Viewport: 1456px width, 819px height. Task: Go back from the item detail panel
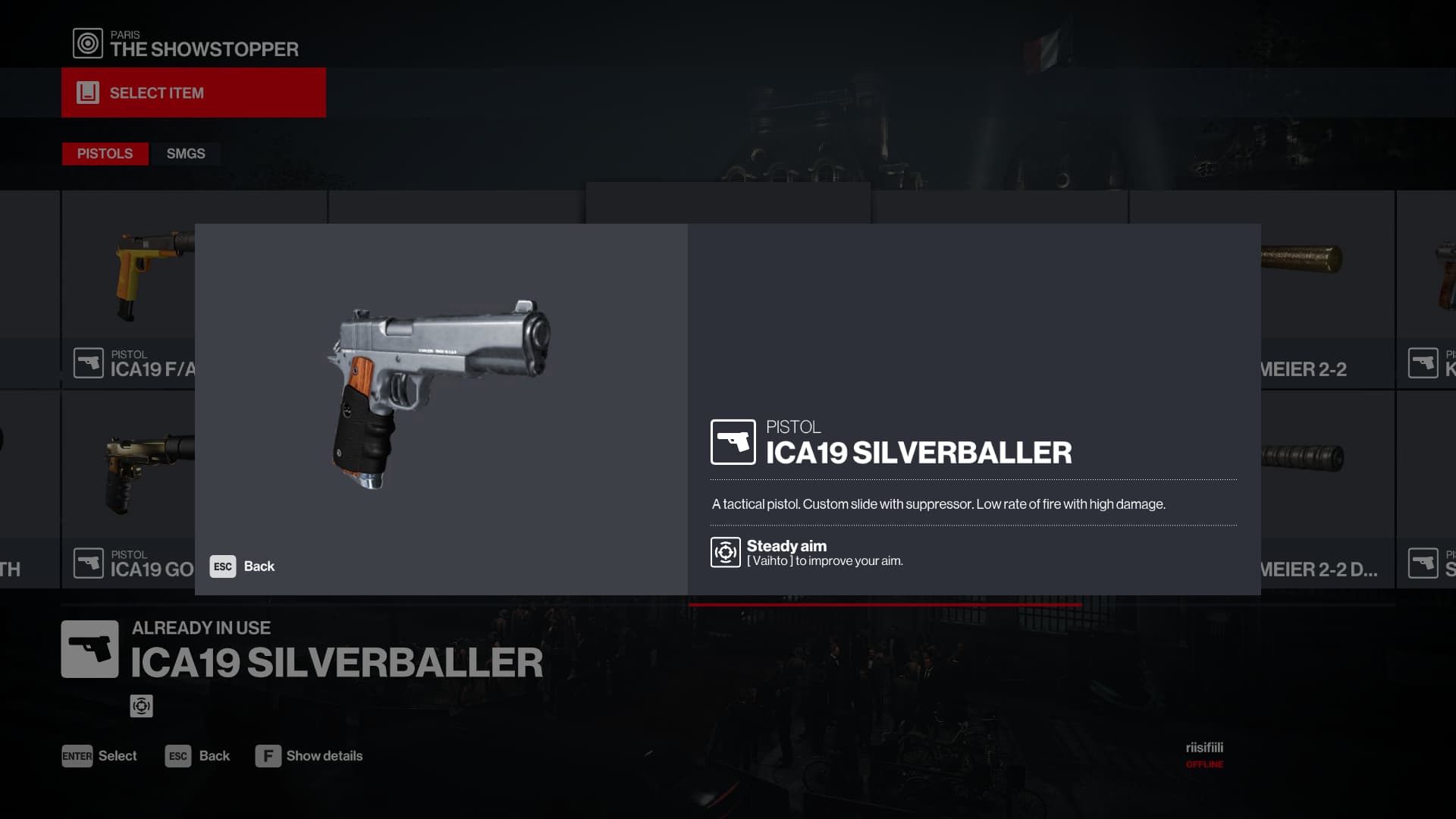(243, 566)
